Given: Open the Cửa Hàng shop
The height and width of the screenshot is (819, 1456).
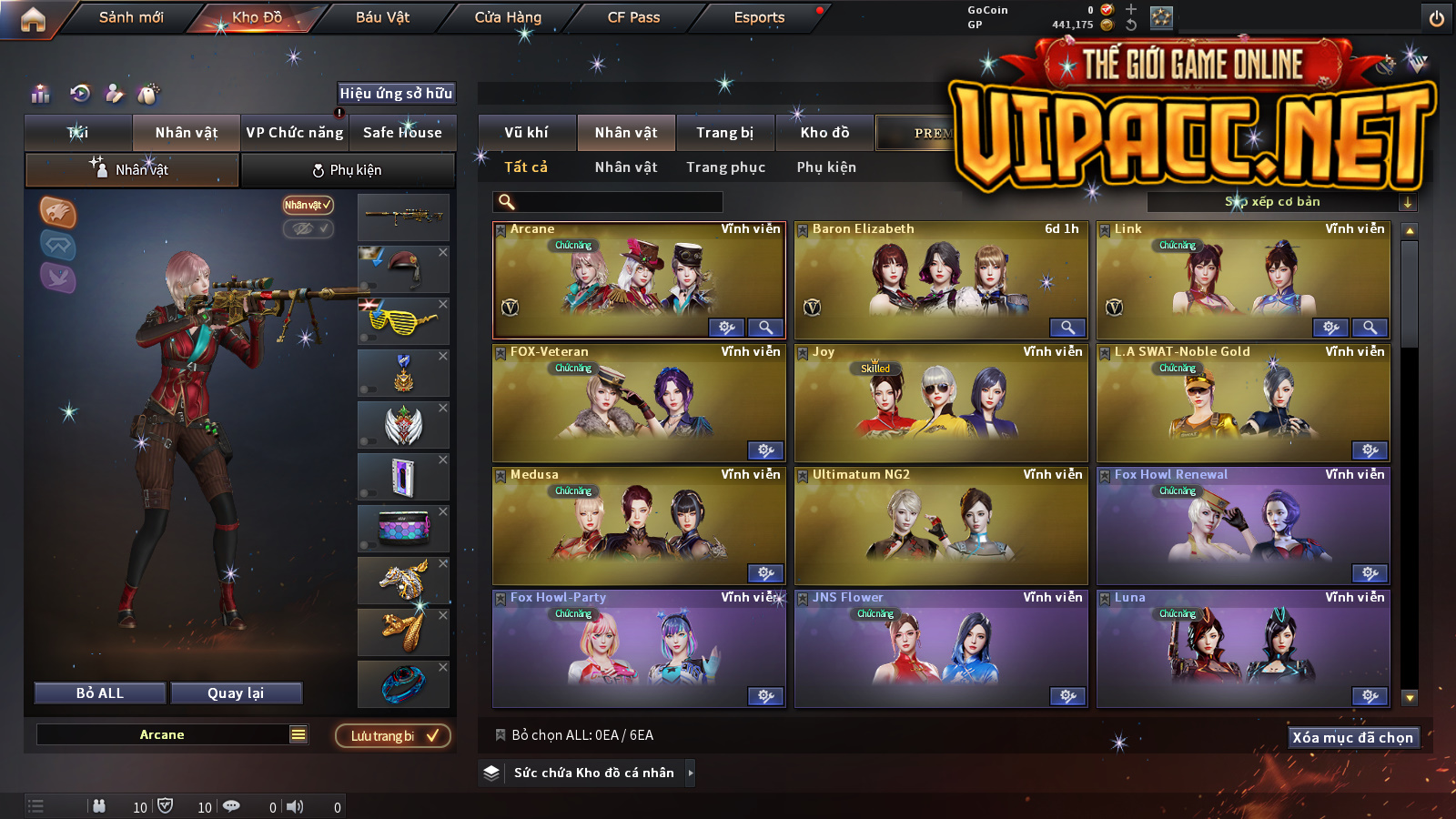Looking at the screenshot, I should (508, 17).
